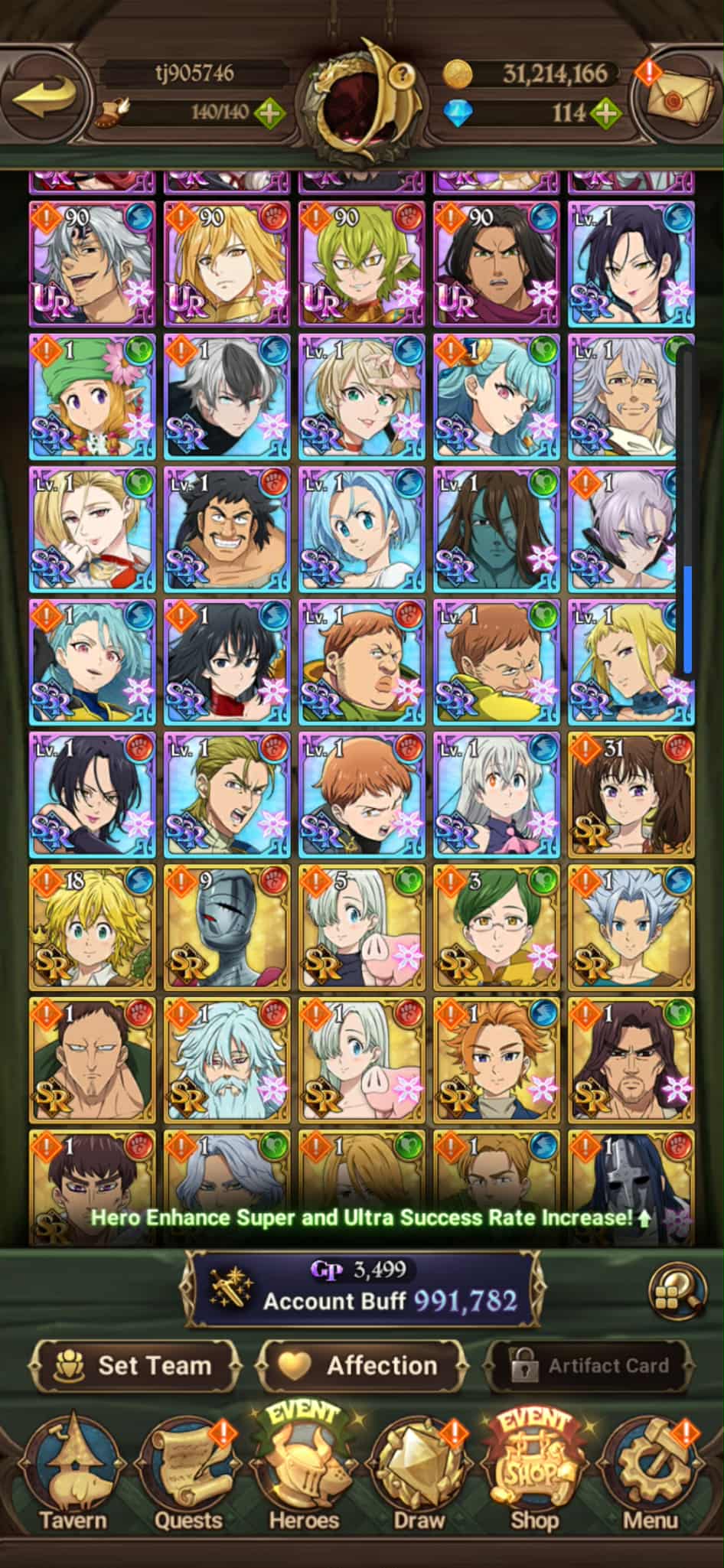The image size is (724, 1568).
Task: Open the Set Team screen
Action: (x=135, y=1366)
